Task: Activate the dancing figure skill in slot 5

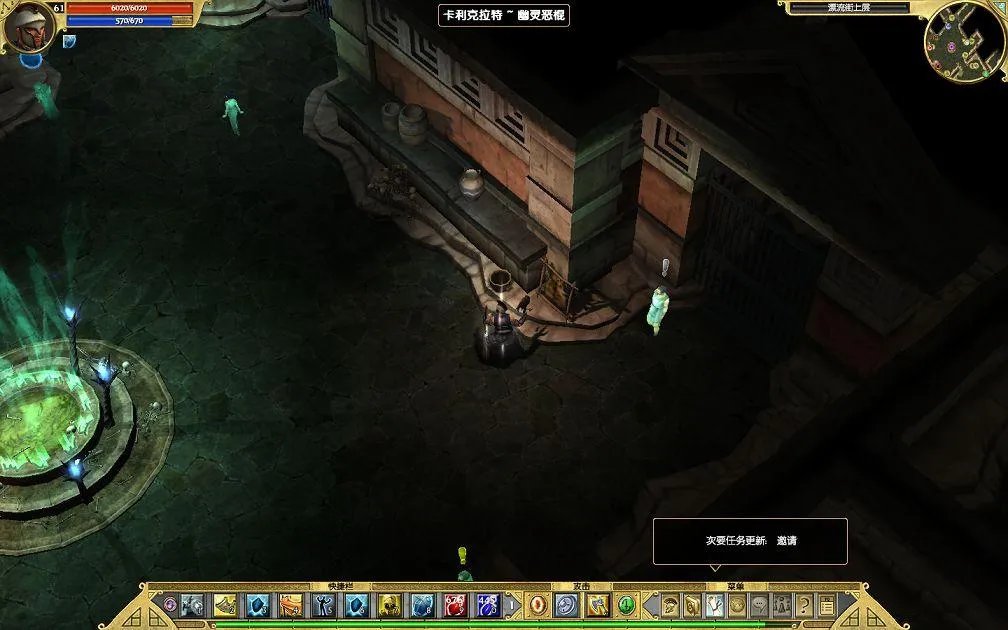Action: 323,605
